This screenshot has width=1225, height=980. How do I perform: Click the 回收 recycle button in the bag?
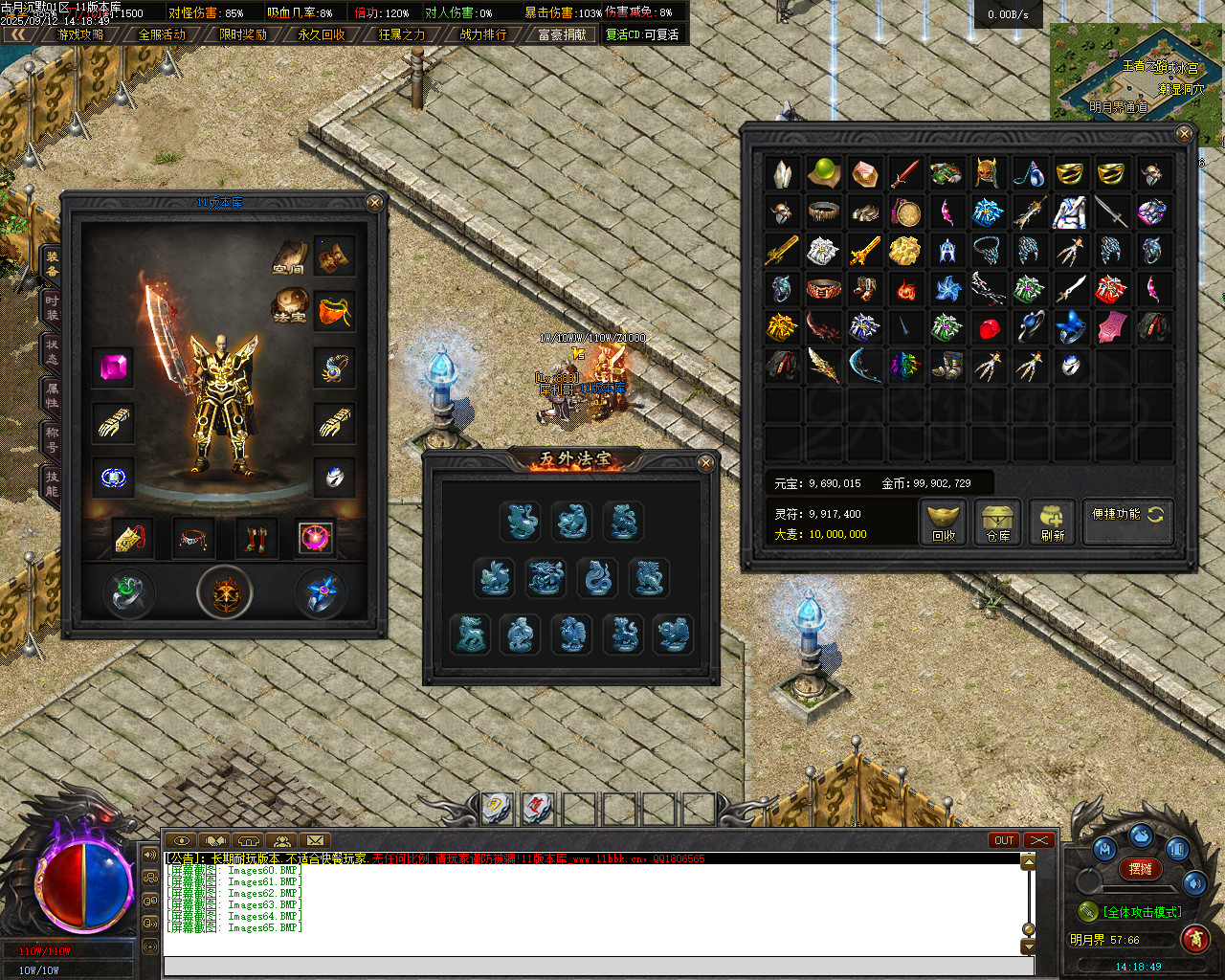coord(944,523)
